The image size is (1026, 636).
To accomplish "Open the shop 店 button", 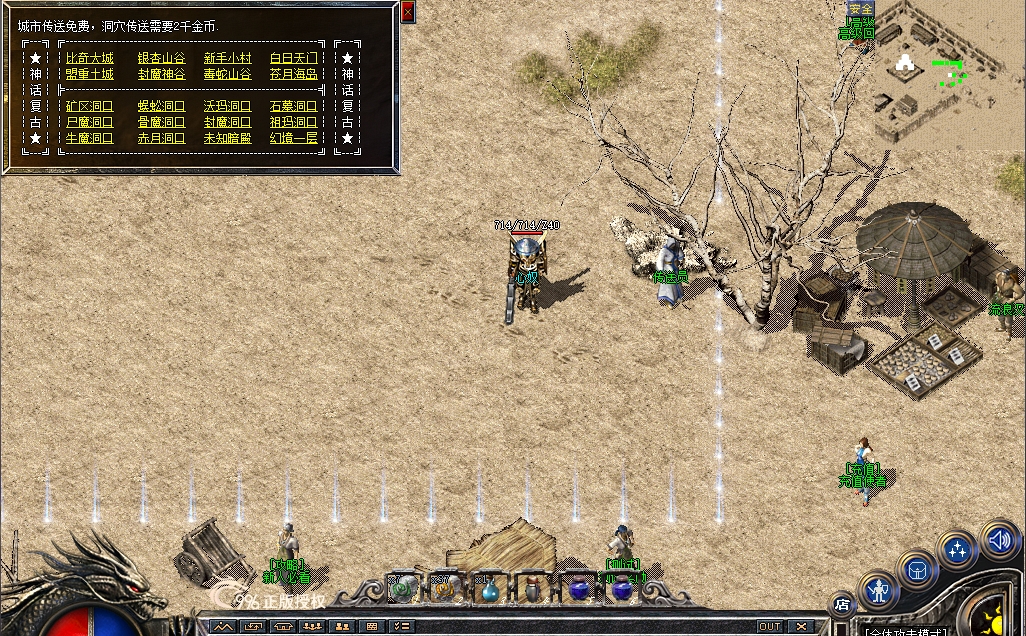I will click(x=841, y=604).
